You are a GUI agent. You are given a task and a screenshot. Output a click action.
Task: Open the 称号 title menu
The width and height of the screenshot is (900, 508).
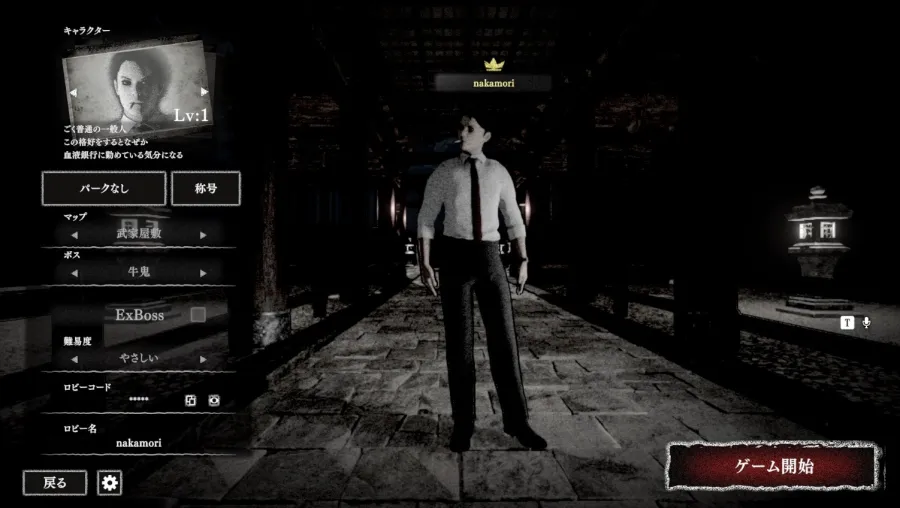point(205,188)
